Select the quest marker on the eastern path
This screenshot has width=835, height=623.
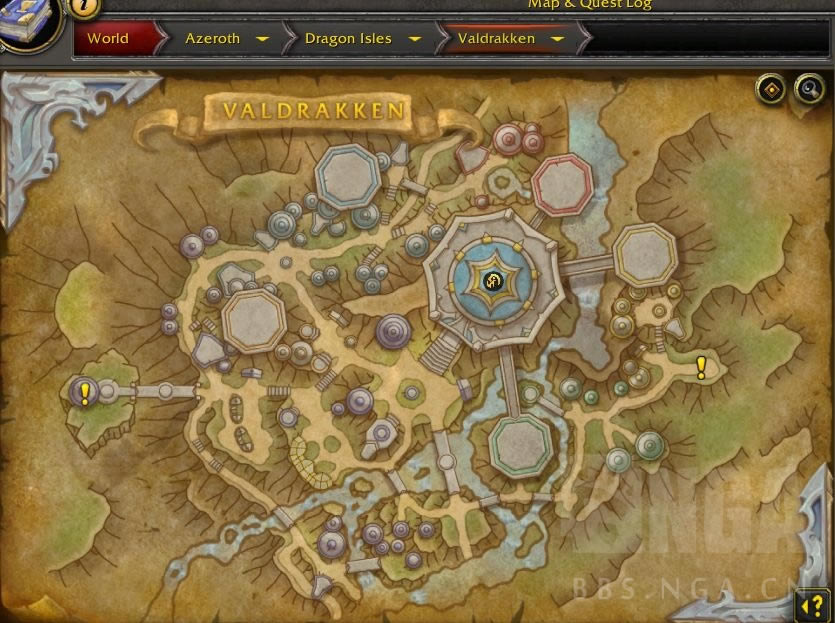701,367
